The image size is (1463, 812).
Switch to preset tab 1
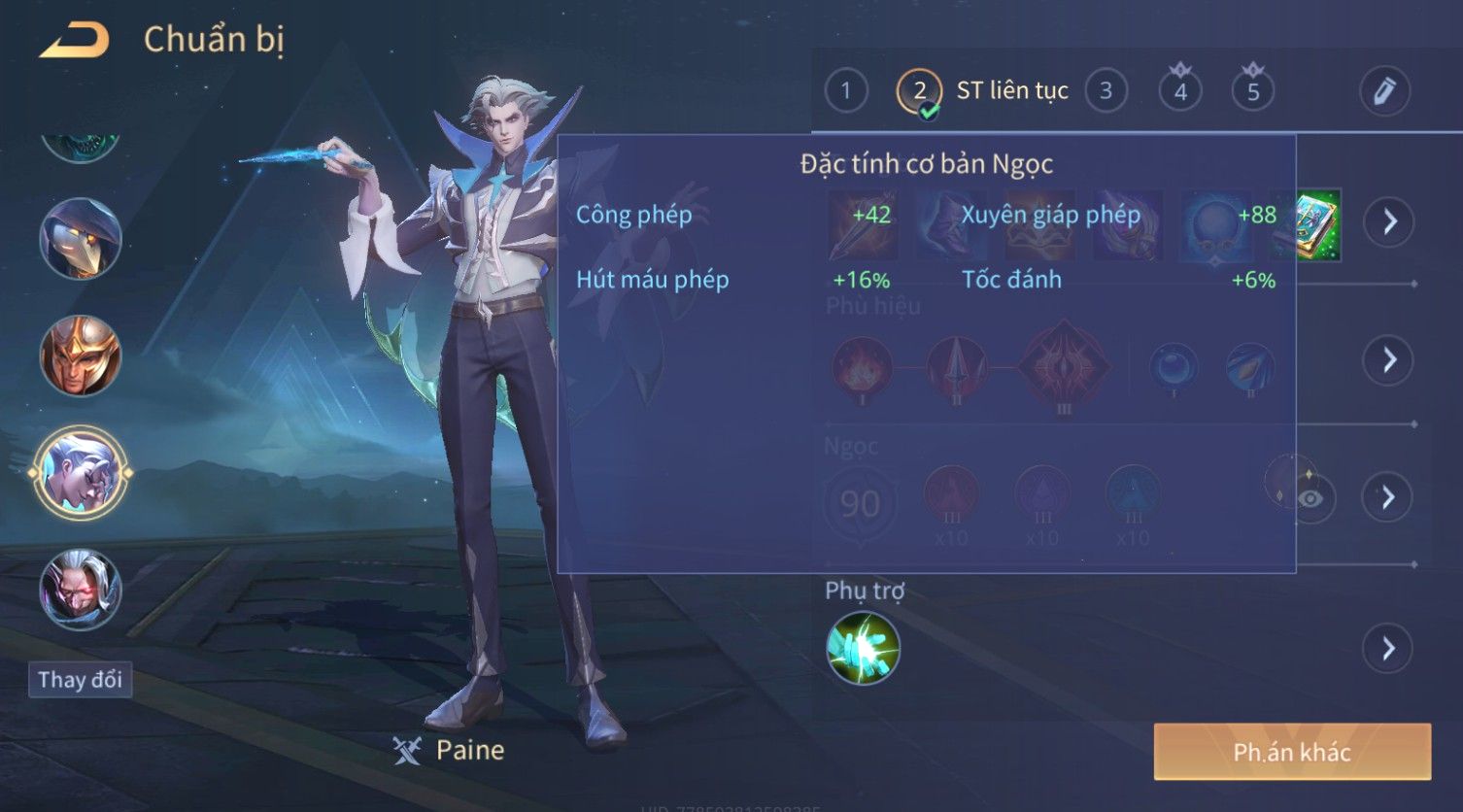tap(845, 91)
